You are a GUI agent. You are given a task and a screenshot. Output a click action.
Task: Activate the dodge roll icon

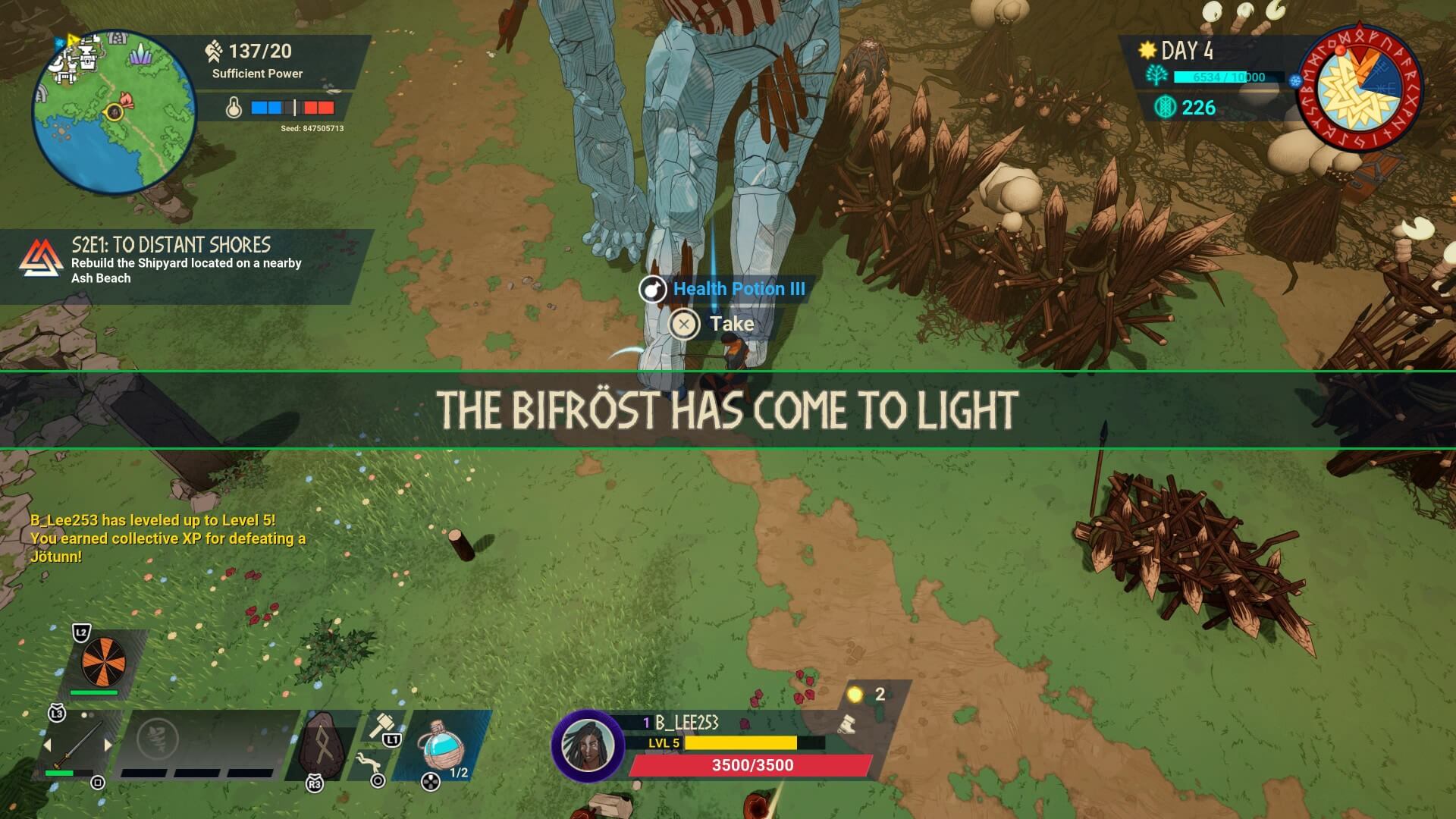(x=366, y=761)
